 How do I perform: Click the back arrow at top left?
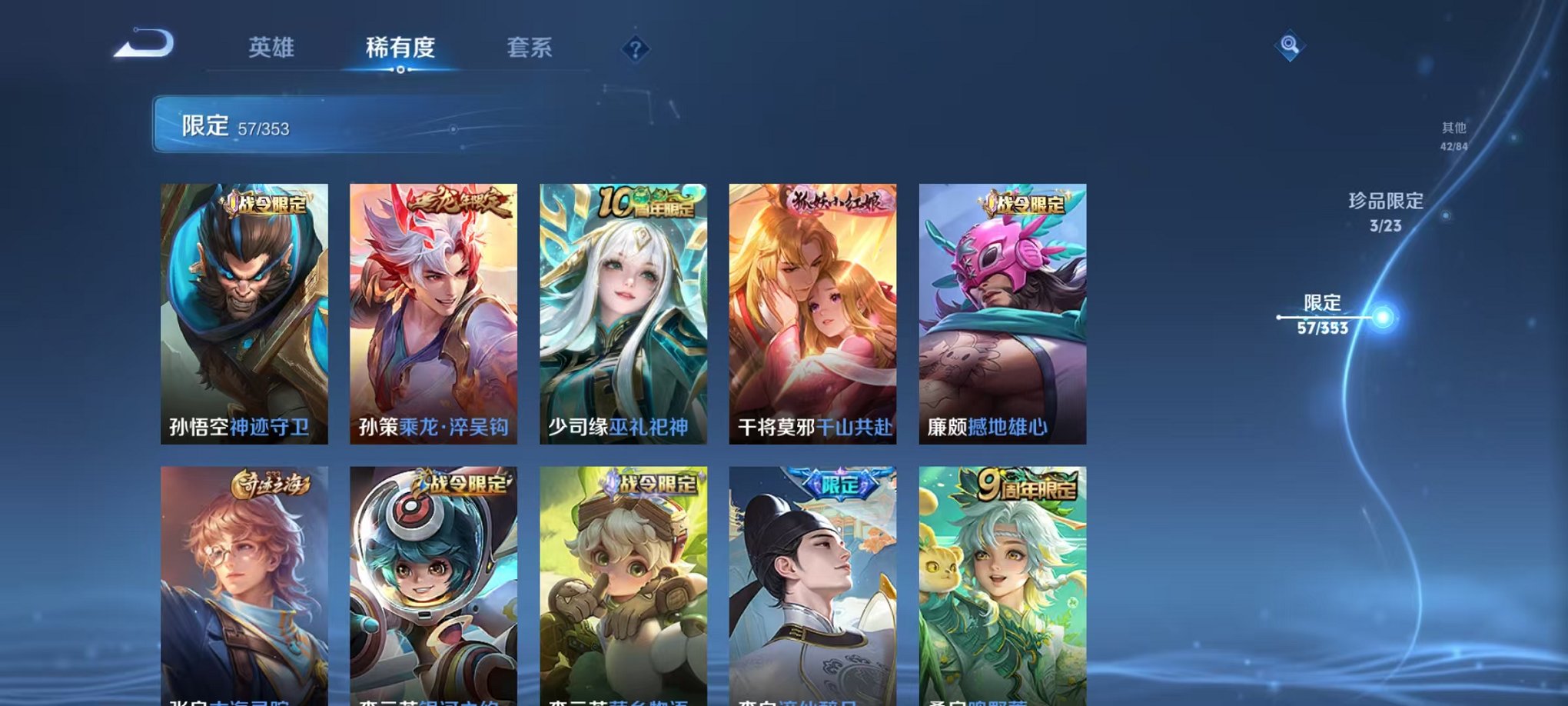(x=143, y=45)
